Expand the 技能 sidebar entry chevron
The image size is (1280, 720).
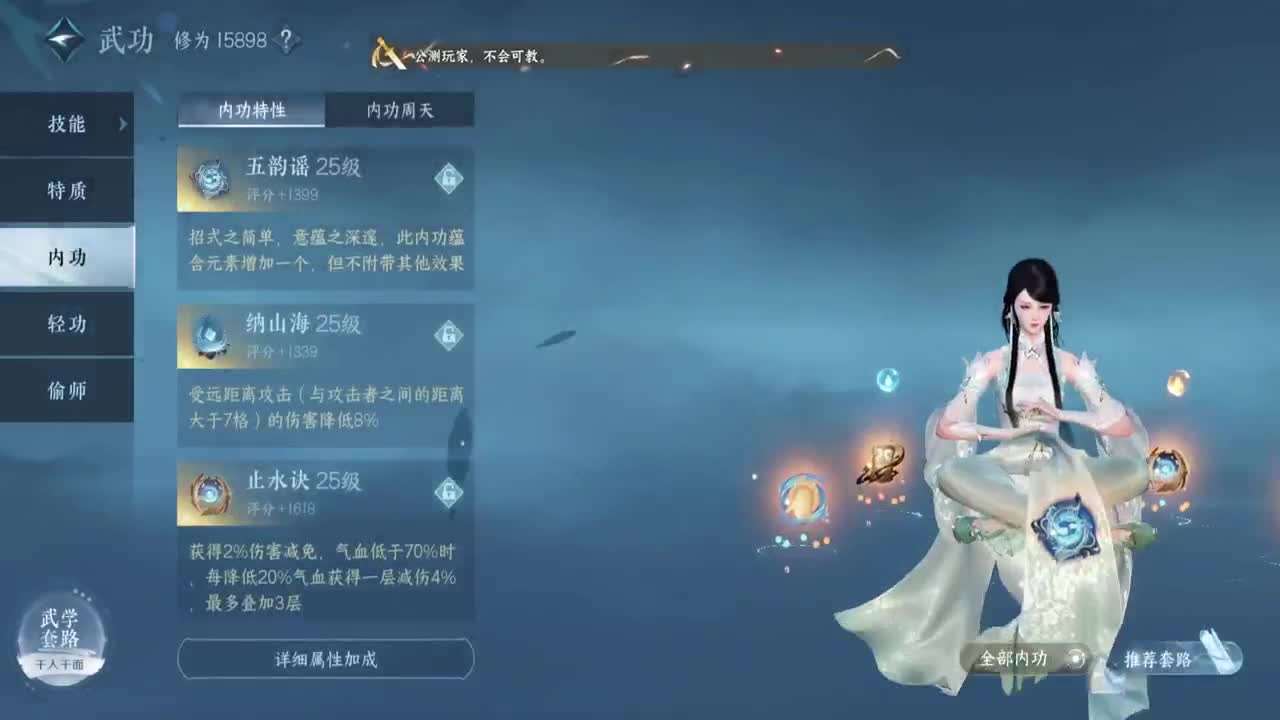(122, 124)
